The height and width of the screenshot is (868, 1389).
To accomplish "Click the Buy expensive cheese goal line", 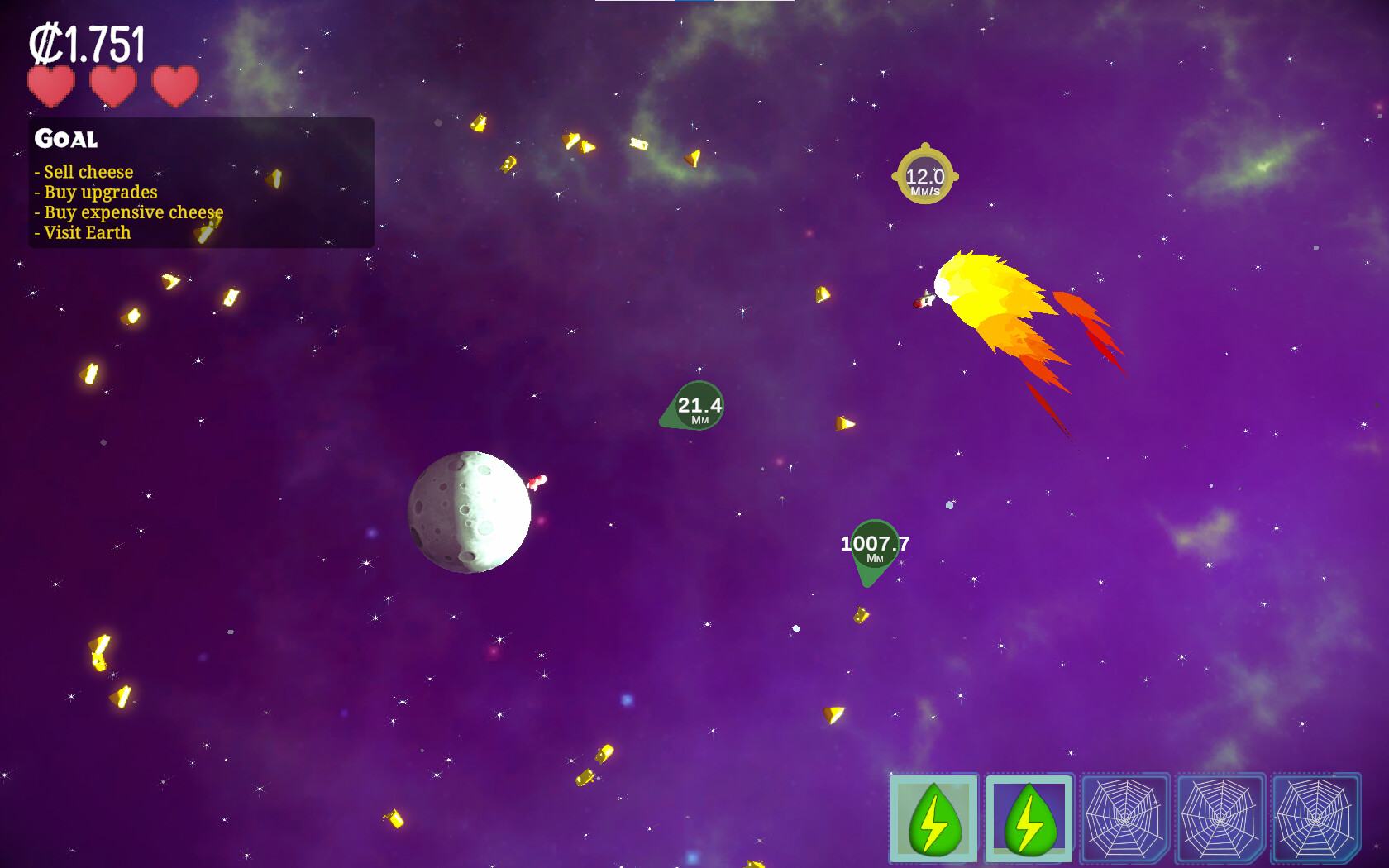I will pos(128,212).
